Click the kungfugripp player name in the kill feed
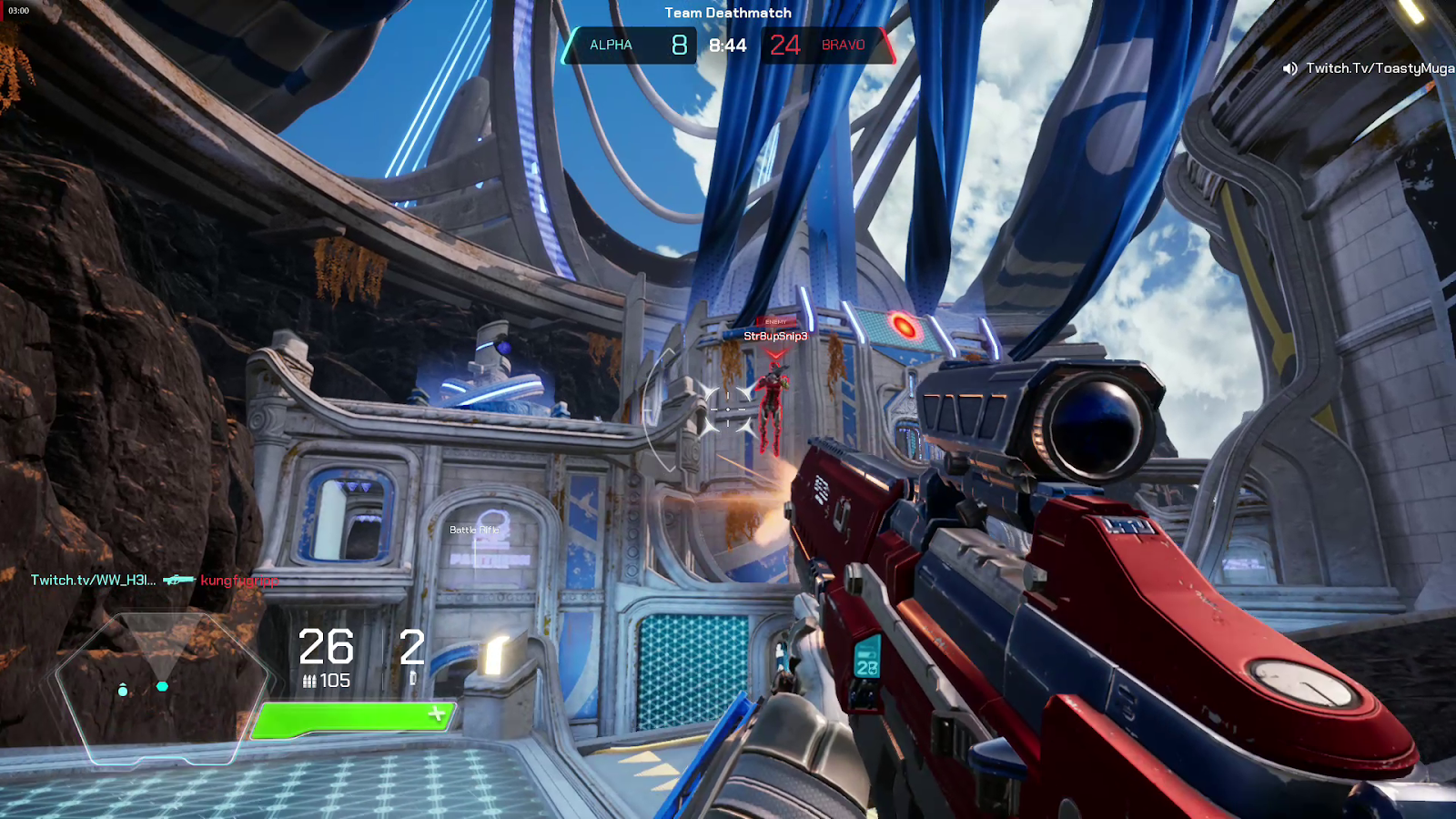1456x819 pixels. 240,580
